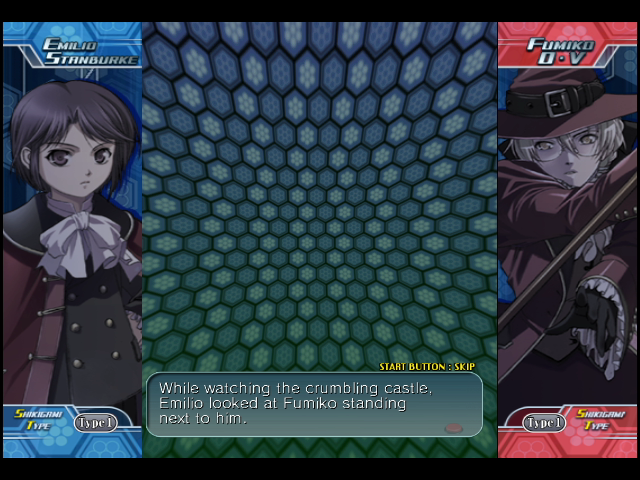
Task: Click the red continue indicator in the dialogue box
Action: point(453,427)
